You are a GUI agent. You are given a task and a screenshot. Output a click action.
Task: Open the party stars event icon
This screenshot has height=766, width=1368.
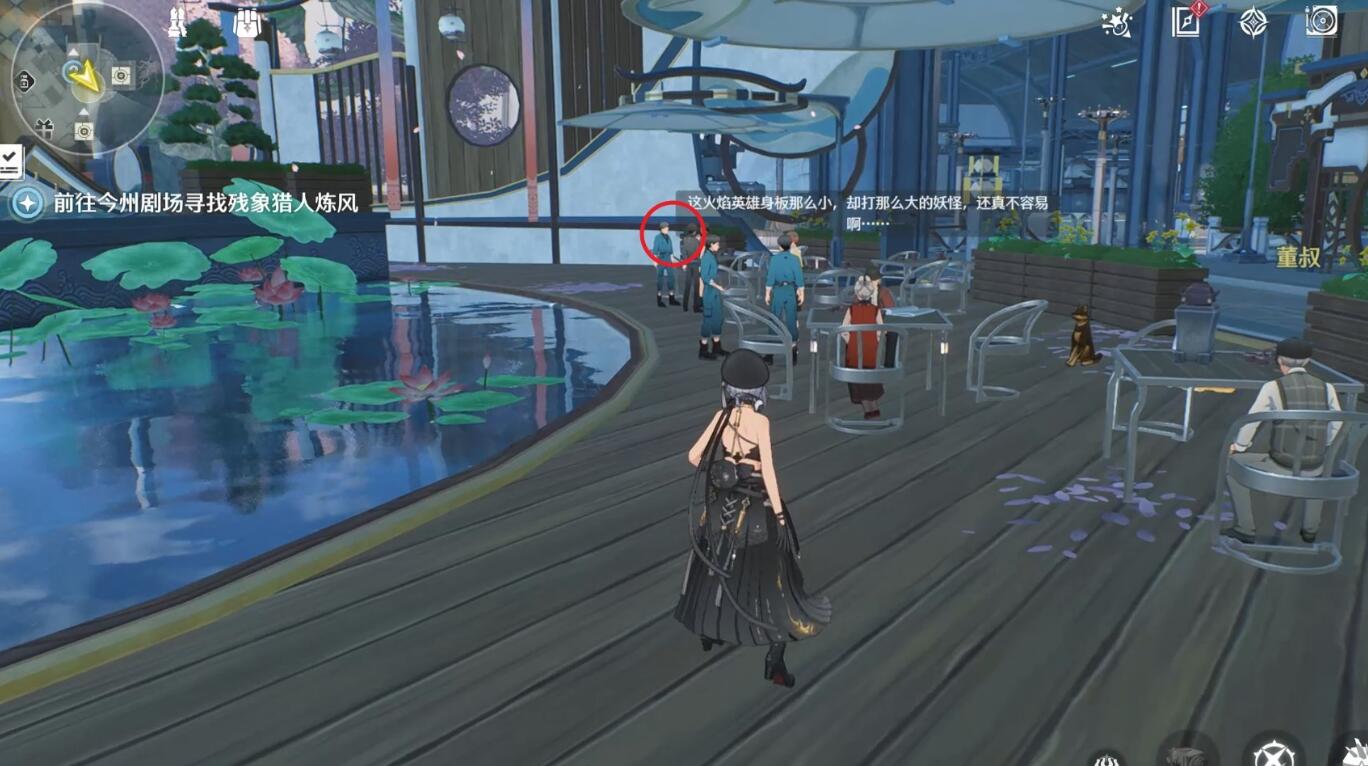(1116, 22)
